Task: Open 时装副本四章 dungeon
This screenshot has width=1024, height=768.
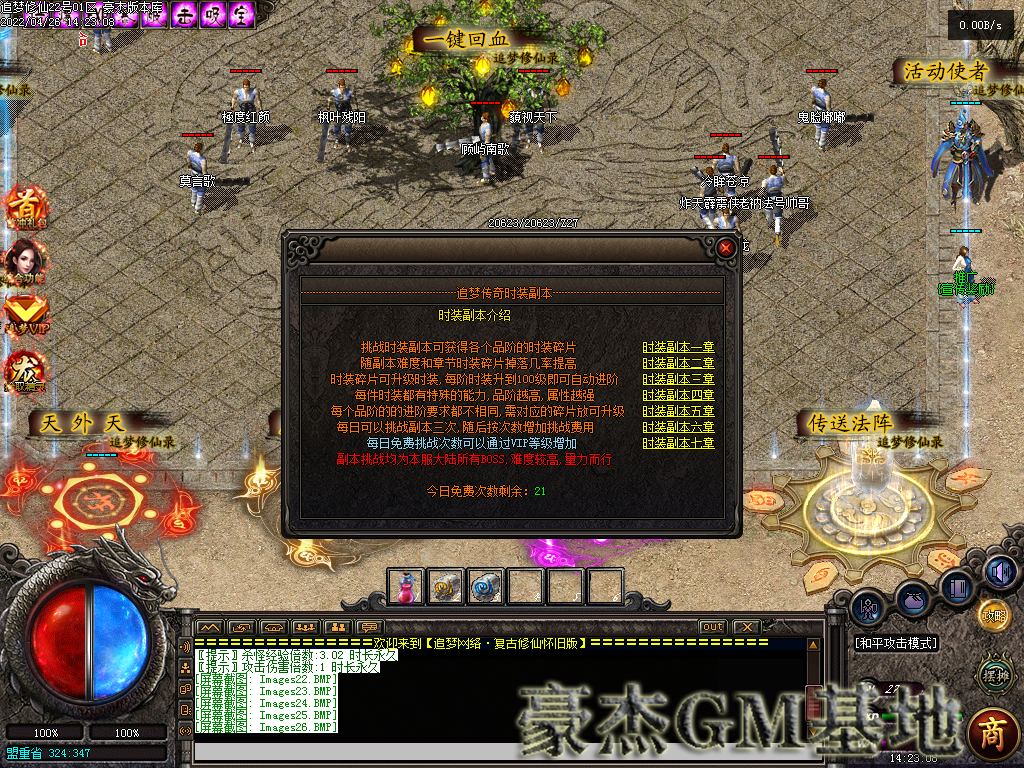Action: 678,395
